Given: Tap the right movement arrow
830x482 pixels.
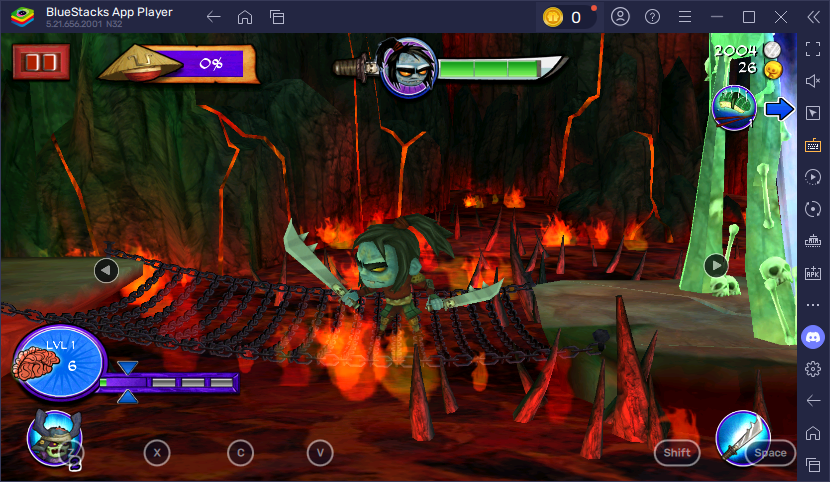Looking at the screenshot, I should point(716,265).
